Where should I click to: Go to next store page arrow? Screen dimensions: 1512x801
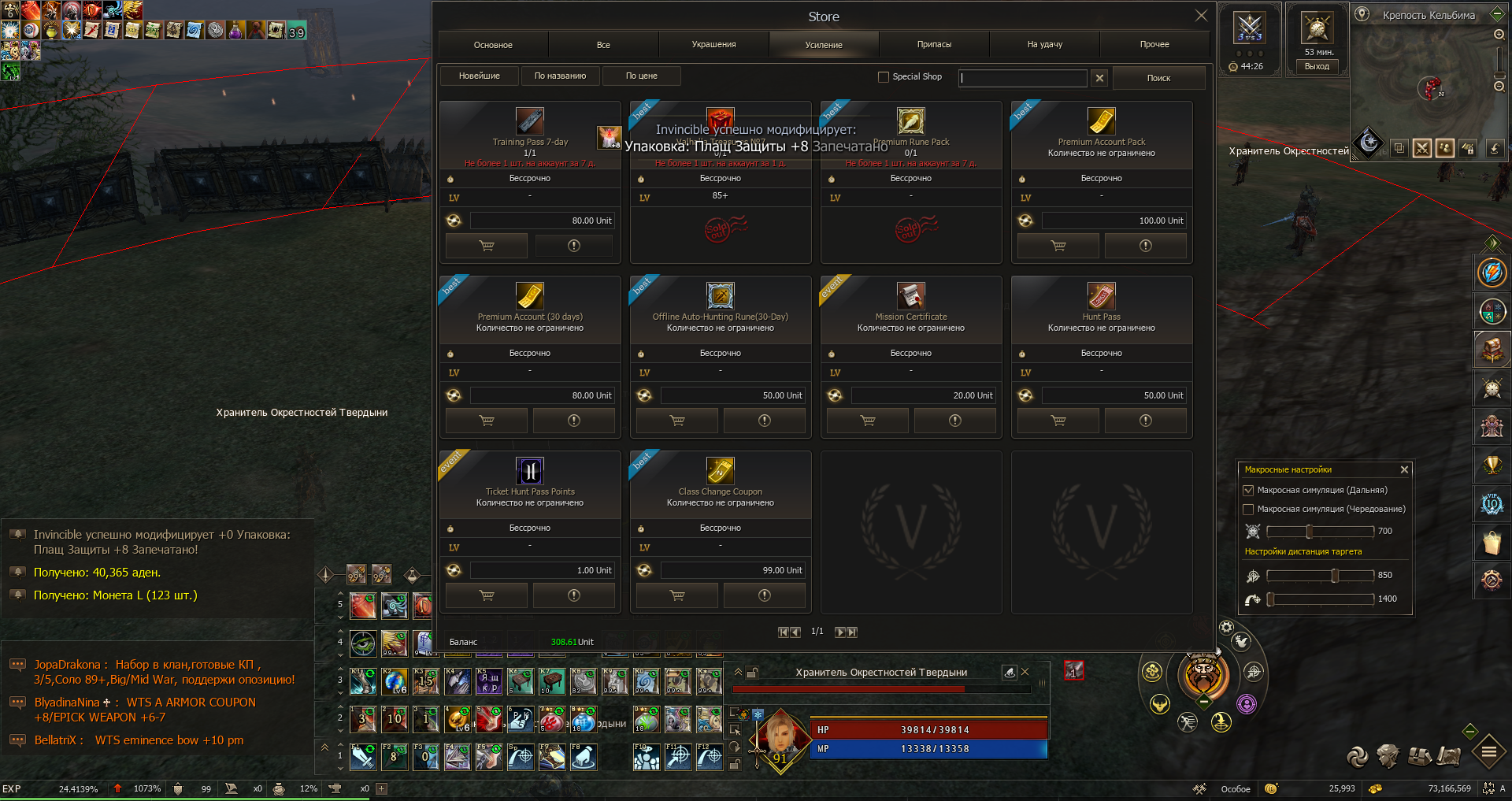(x=839, y=632)
